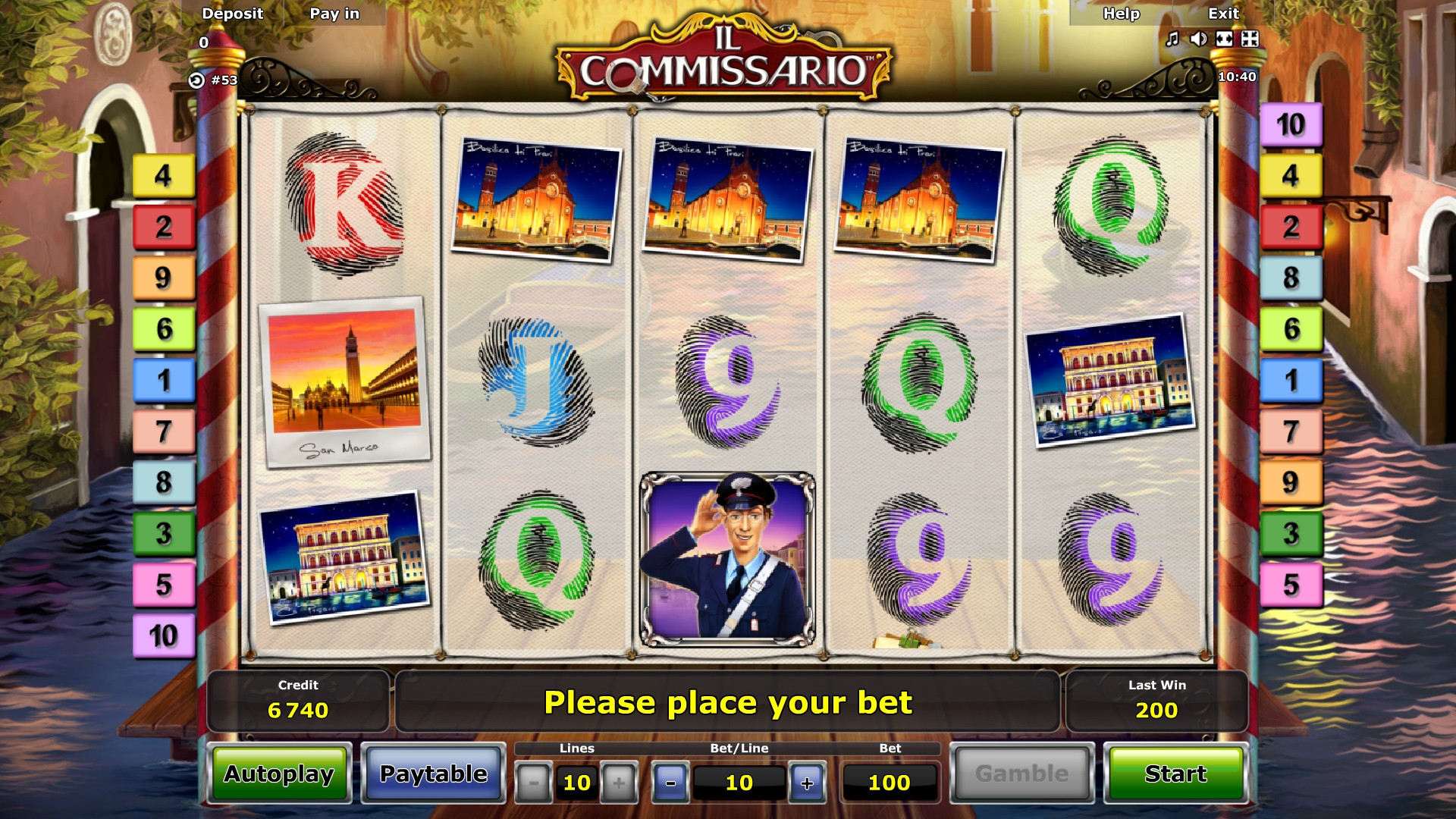
Task: Toggle the speaker sound icon
Action: tap(1198, 39)
